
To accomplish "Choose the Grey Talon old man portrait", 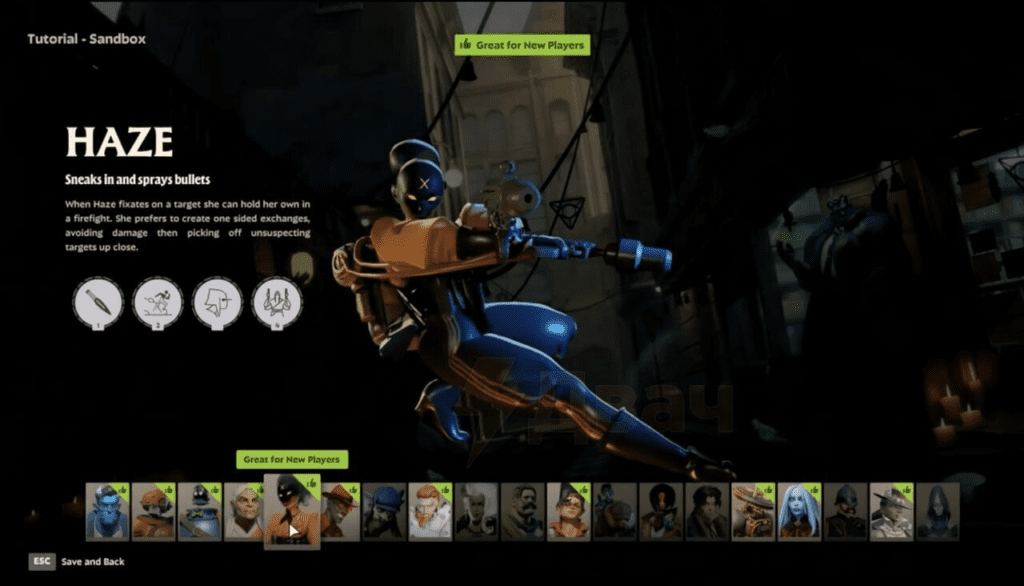I will 245,512.
